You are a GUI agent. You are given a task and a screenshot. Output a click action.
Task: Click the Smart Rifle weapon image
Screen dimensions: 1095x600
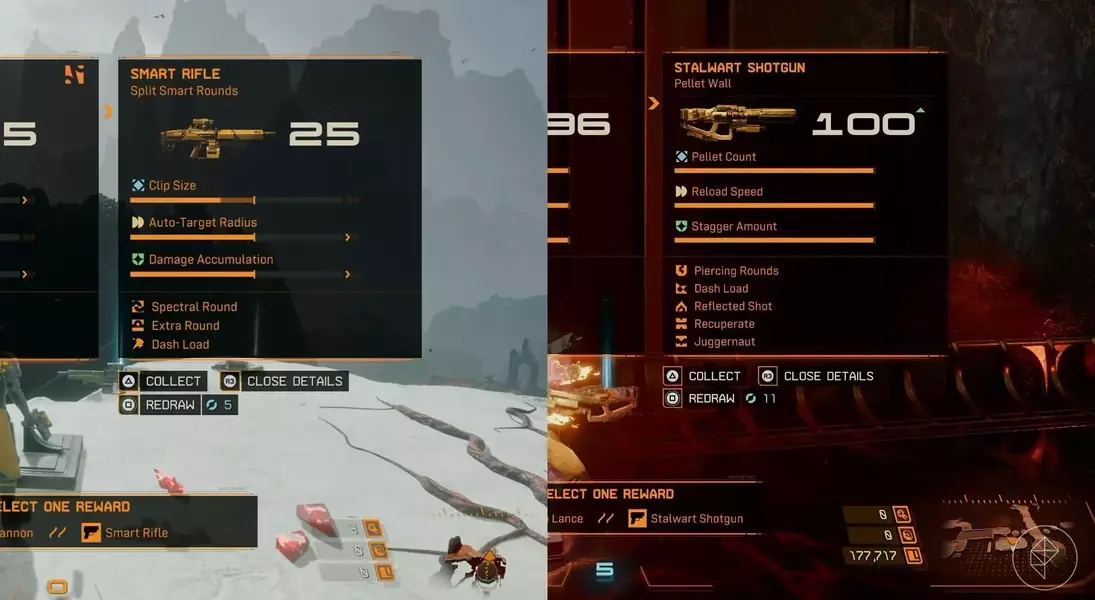click(204, 133)
